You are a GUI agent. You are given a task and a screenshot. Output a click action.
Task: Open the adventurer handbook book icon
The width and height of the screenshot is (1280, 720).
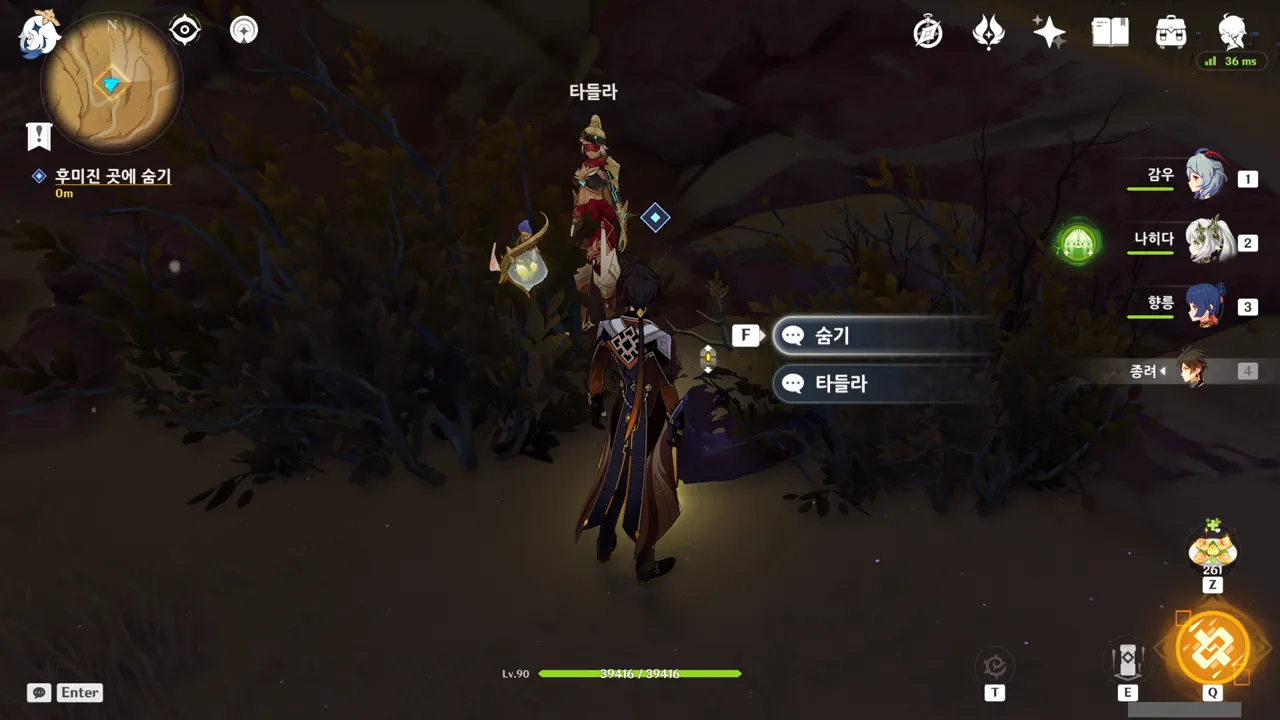click(1110, 32)
